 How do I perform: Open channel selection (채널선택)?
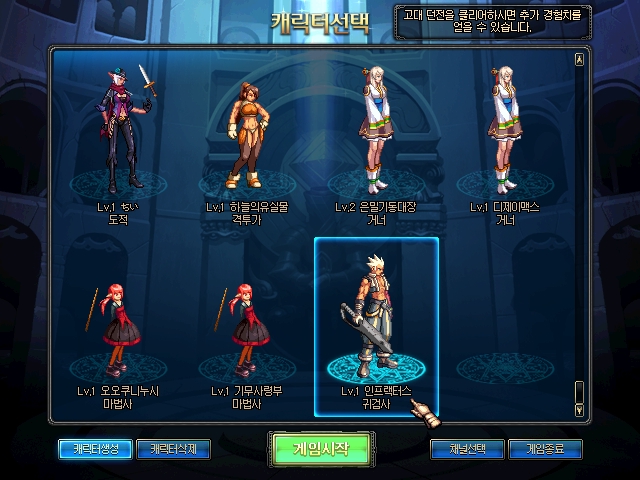pos(466,448)
